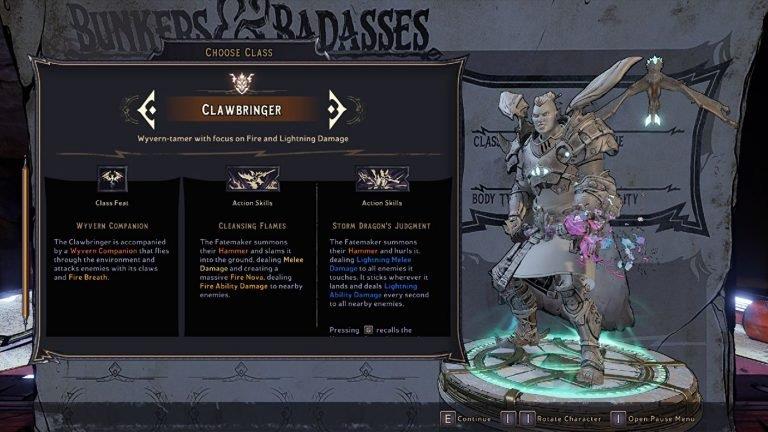Click the Continue option
The height and width of the screenshot is (432, 768).
pyautogui.click(x=473, y=419)
